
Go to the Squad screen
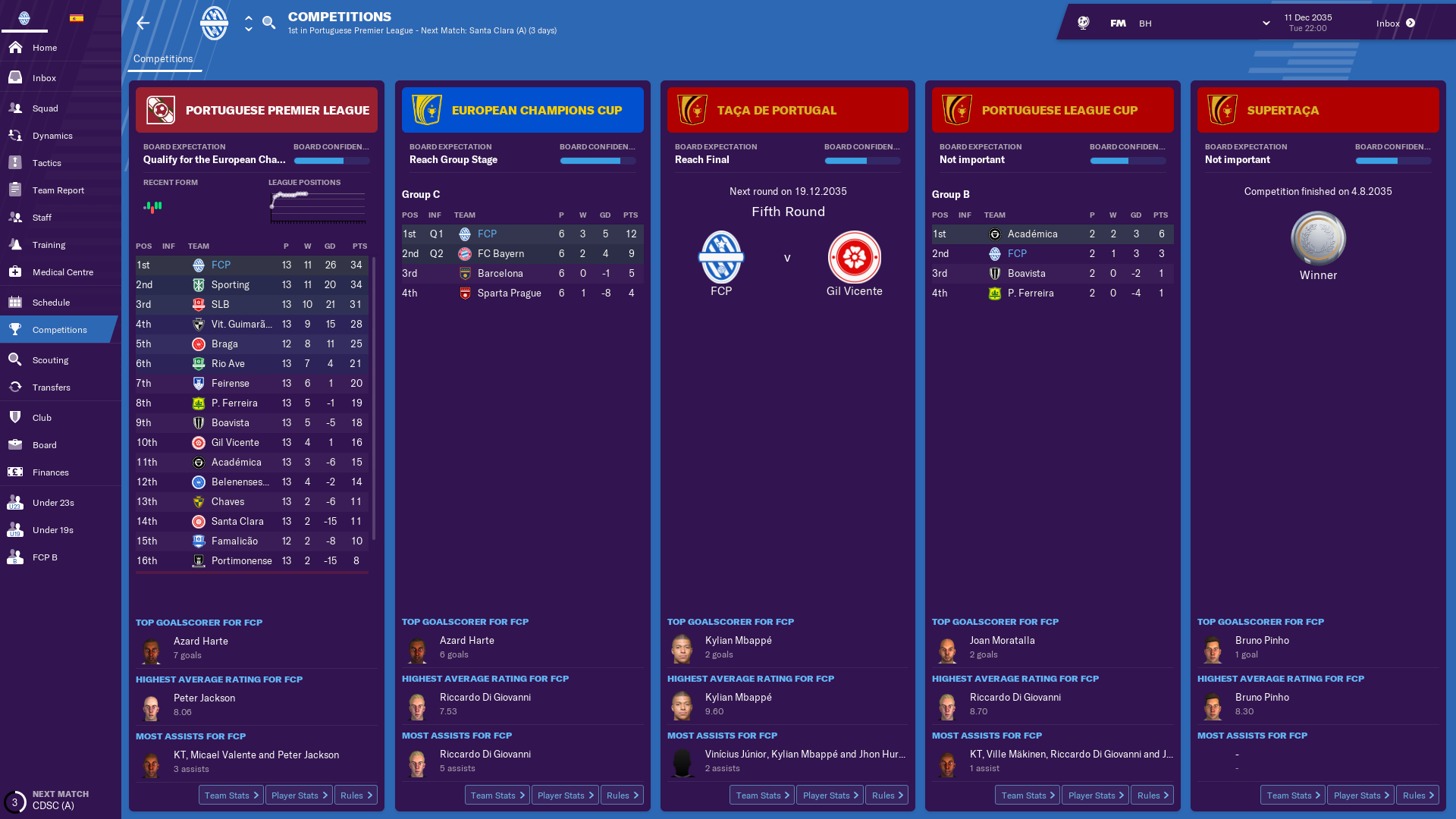tap(45, 108)
